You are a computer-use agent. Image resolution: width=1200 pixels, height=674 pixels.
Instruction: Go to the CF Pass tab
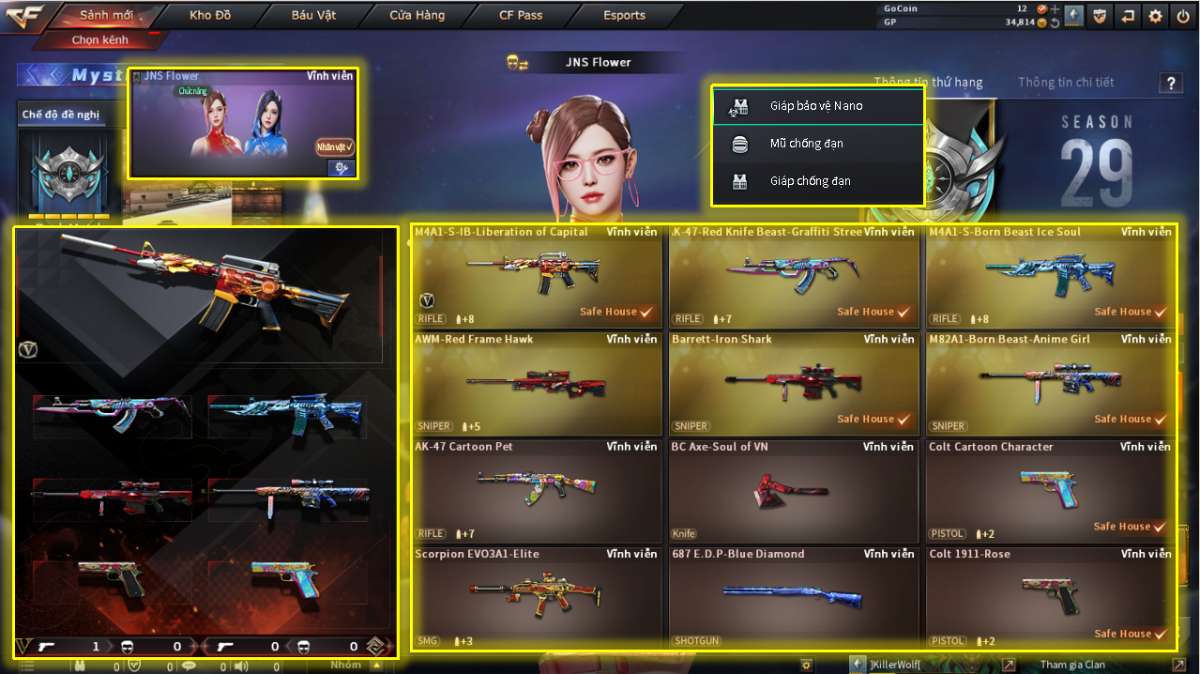coord(520,15)
